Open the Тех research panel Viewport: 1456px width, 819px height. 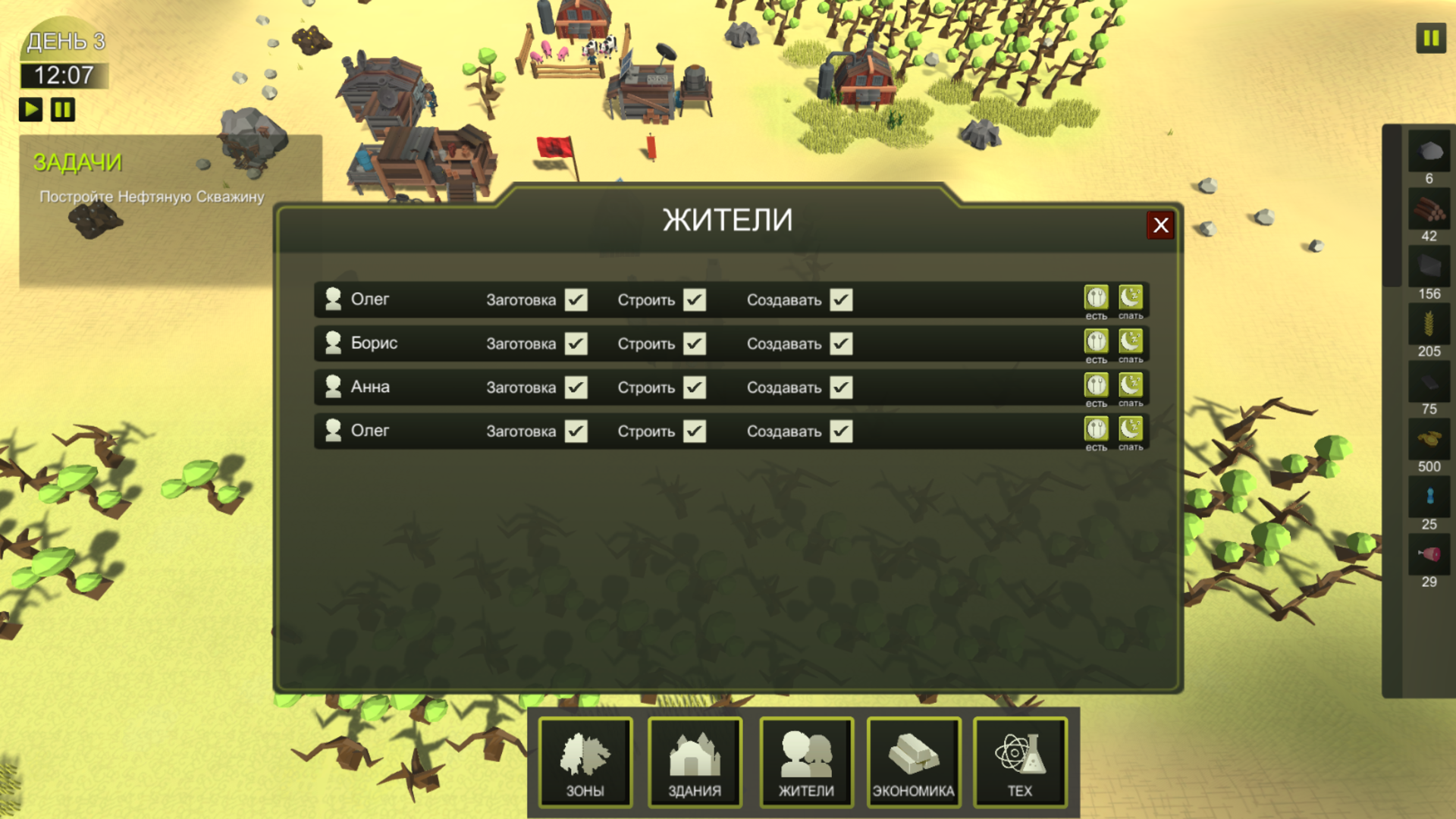(x=1020, y=762)
